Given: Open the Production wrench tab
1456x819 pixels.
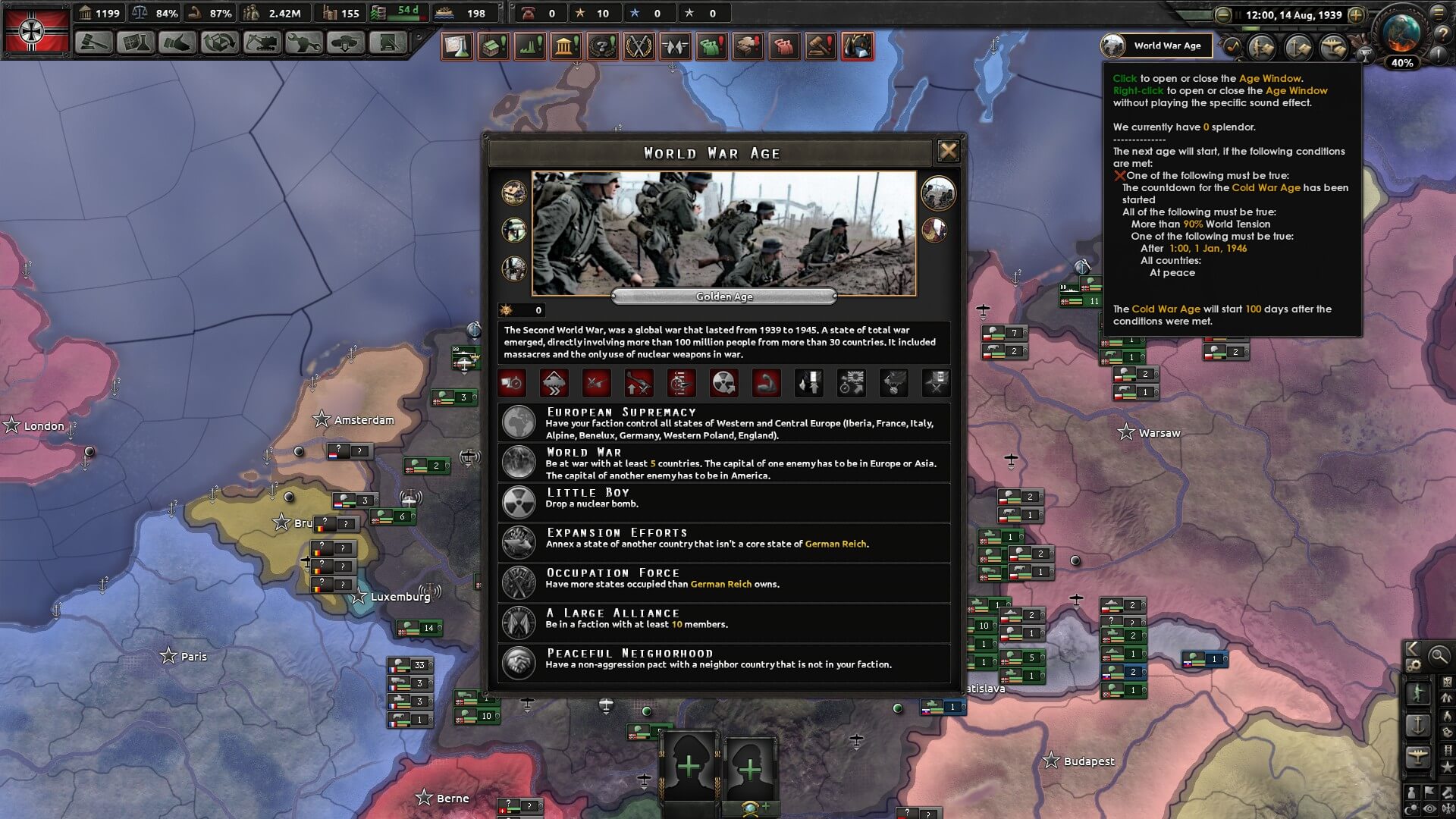Looking at the screenshot, I should coord(303,42).
